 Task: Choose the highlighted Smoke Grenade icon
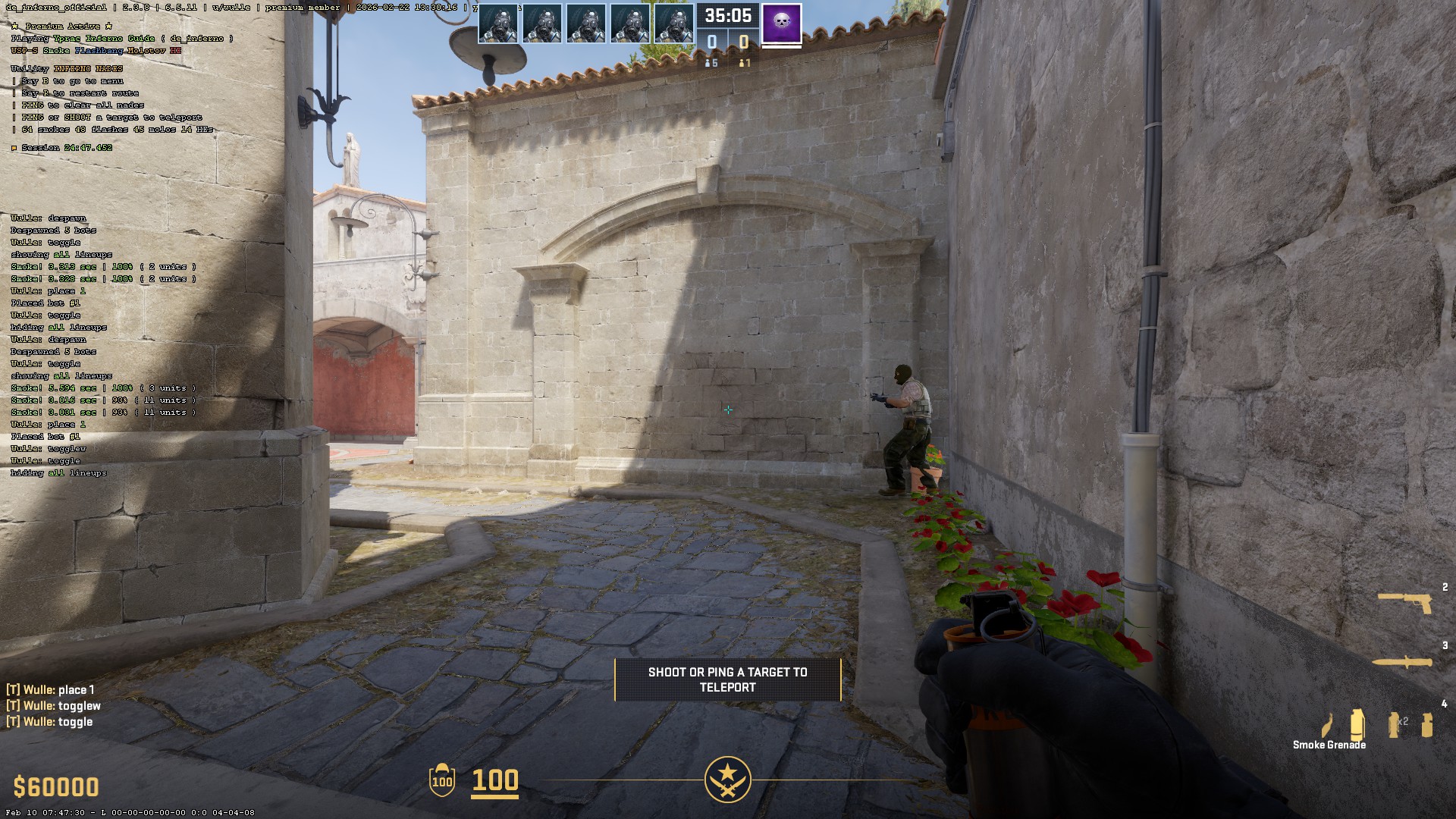pos(1357,724)
